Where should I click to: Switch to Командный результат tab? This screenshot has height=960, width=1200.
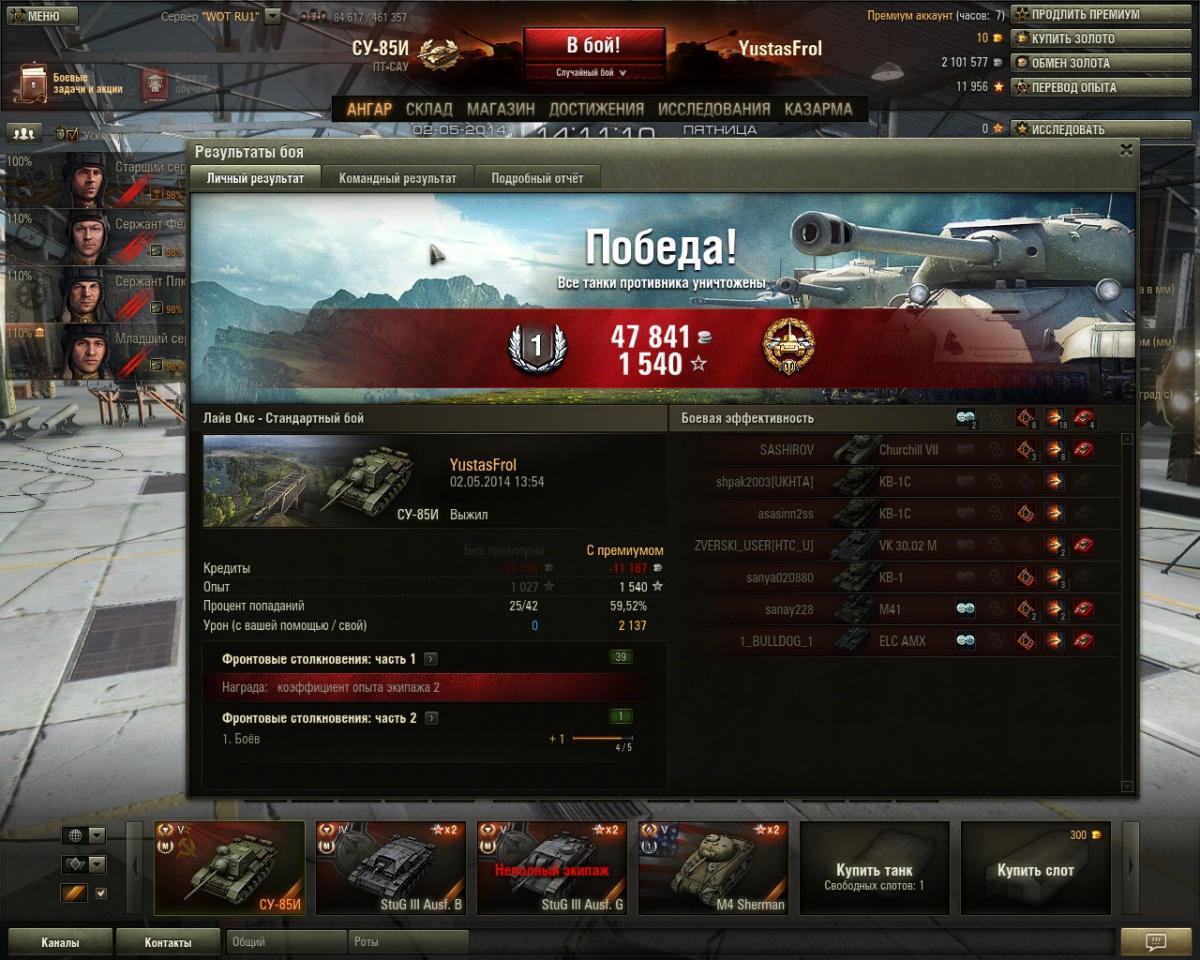397,178
